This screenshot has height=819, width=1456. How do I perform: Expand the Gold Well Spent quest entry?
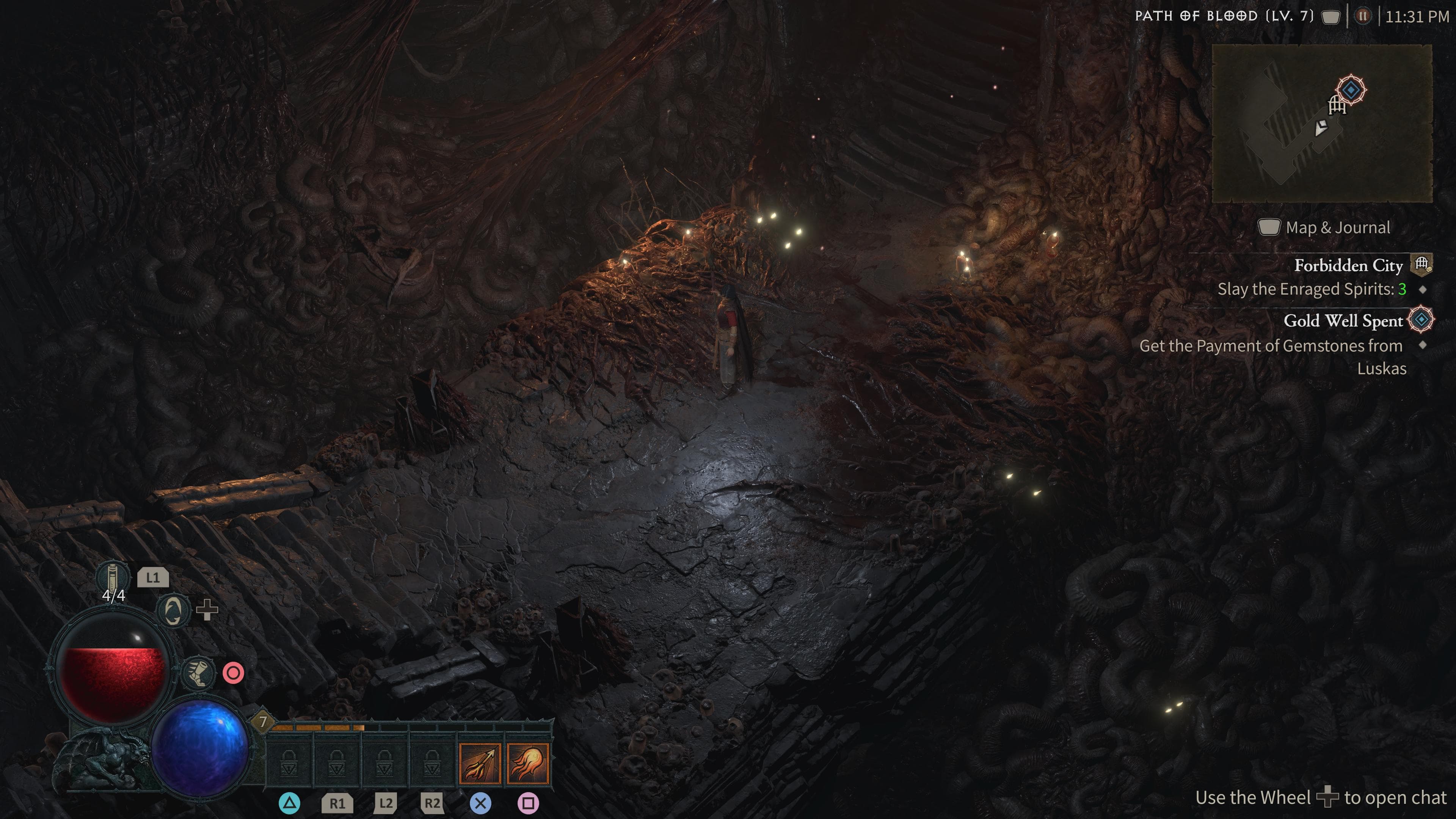tap(1344, 320)
